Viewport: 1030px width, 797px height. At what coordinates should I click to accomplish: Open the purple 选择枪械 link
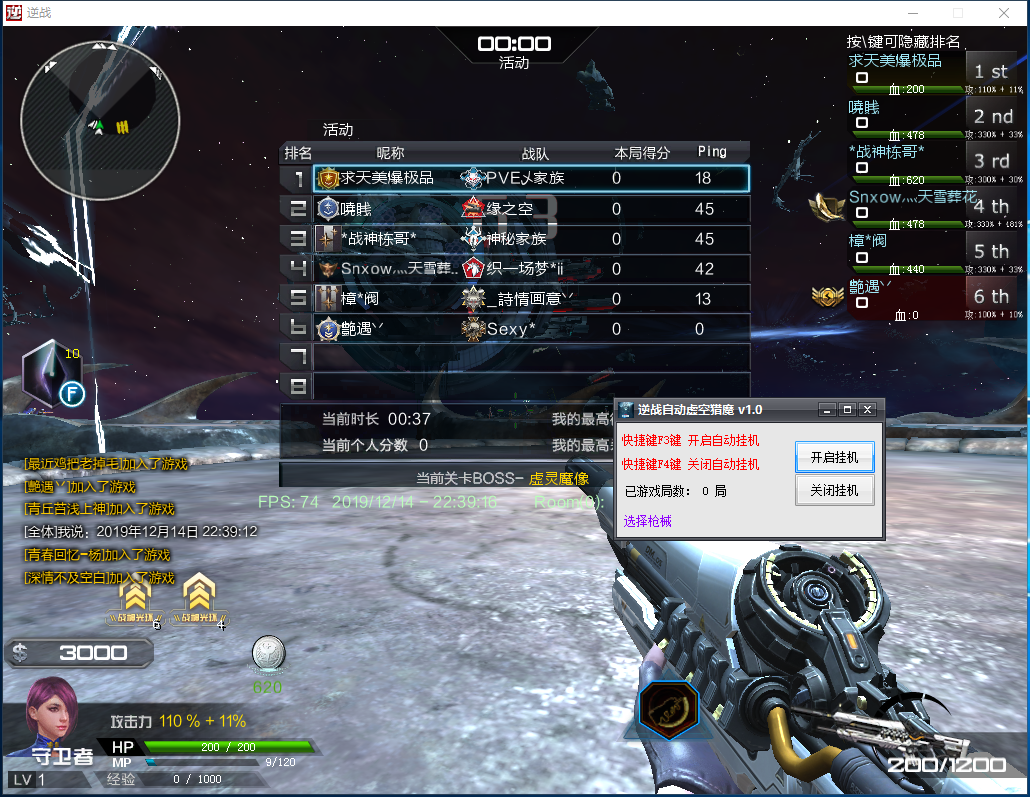648,521
